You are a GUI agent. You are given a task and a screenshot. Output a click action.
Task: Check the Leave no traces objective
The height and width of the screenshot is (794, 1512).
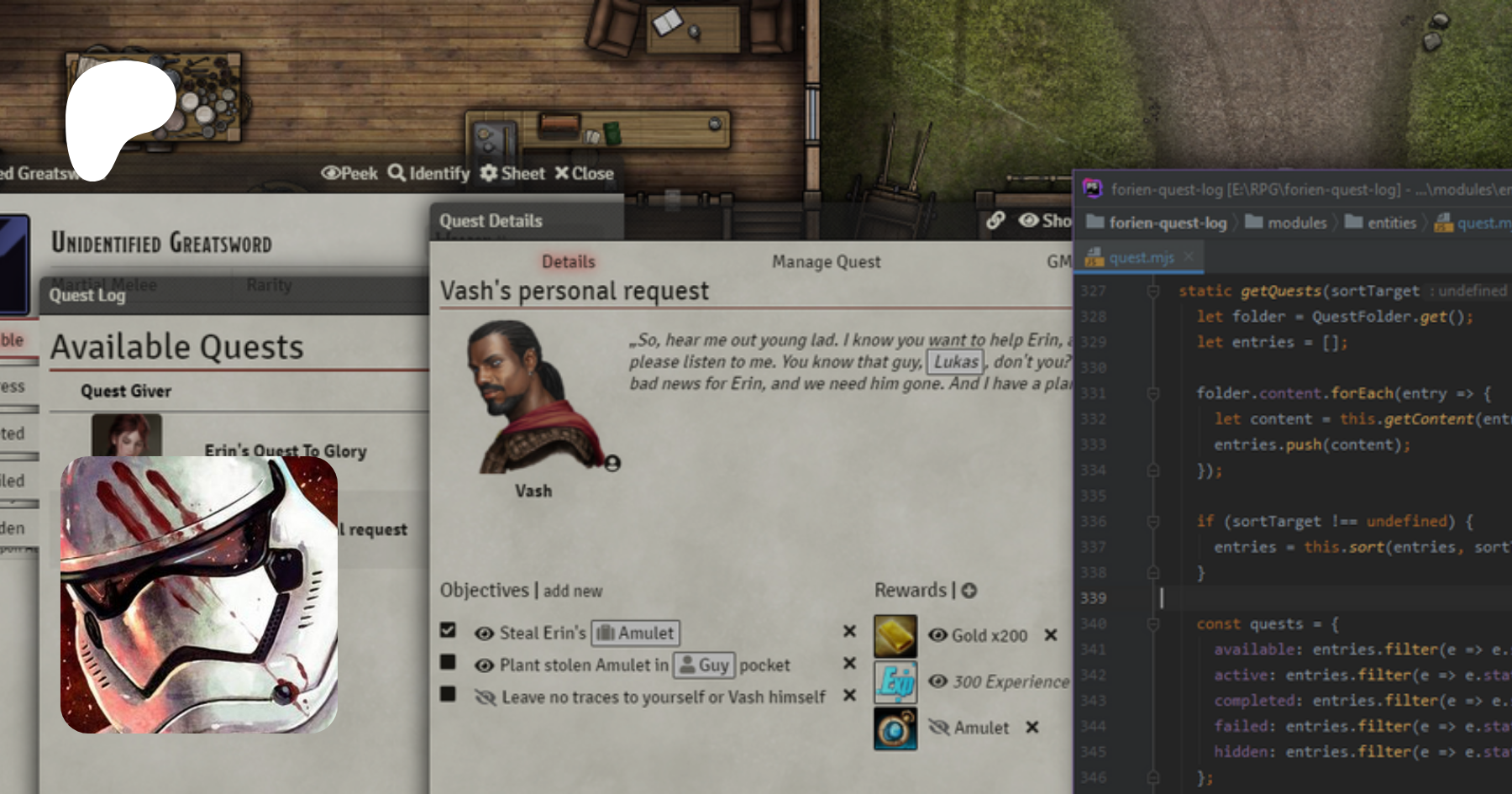448,695
